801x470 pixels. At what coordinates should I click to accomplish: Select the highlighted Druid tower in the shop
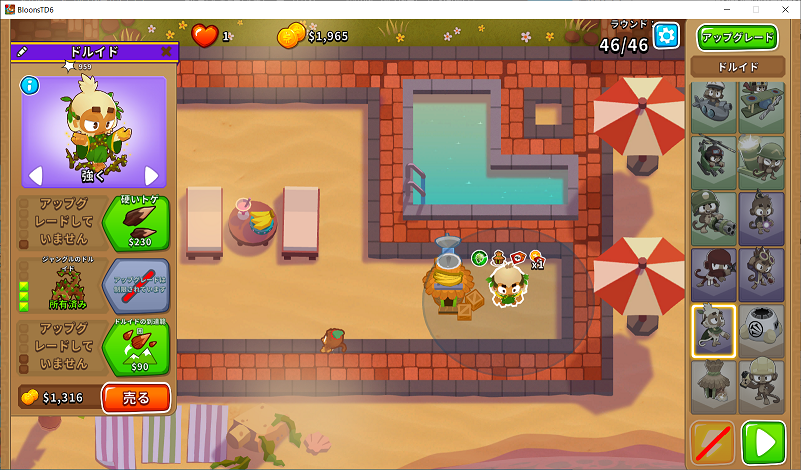714,330
